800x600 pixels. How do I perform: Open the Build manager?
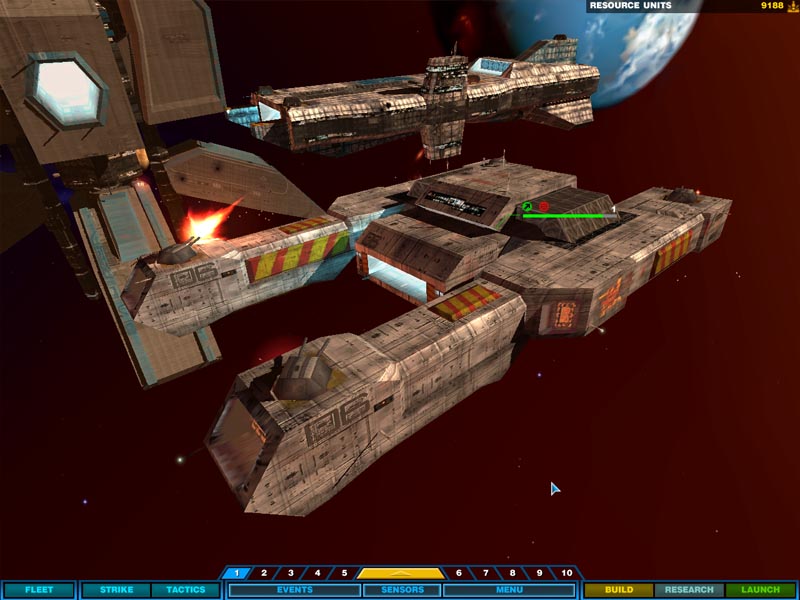click(619, 590)
